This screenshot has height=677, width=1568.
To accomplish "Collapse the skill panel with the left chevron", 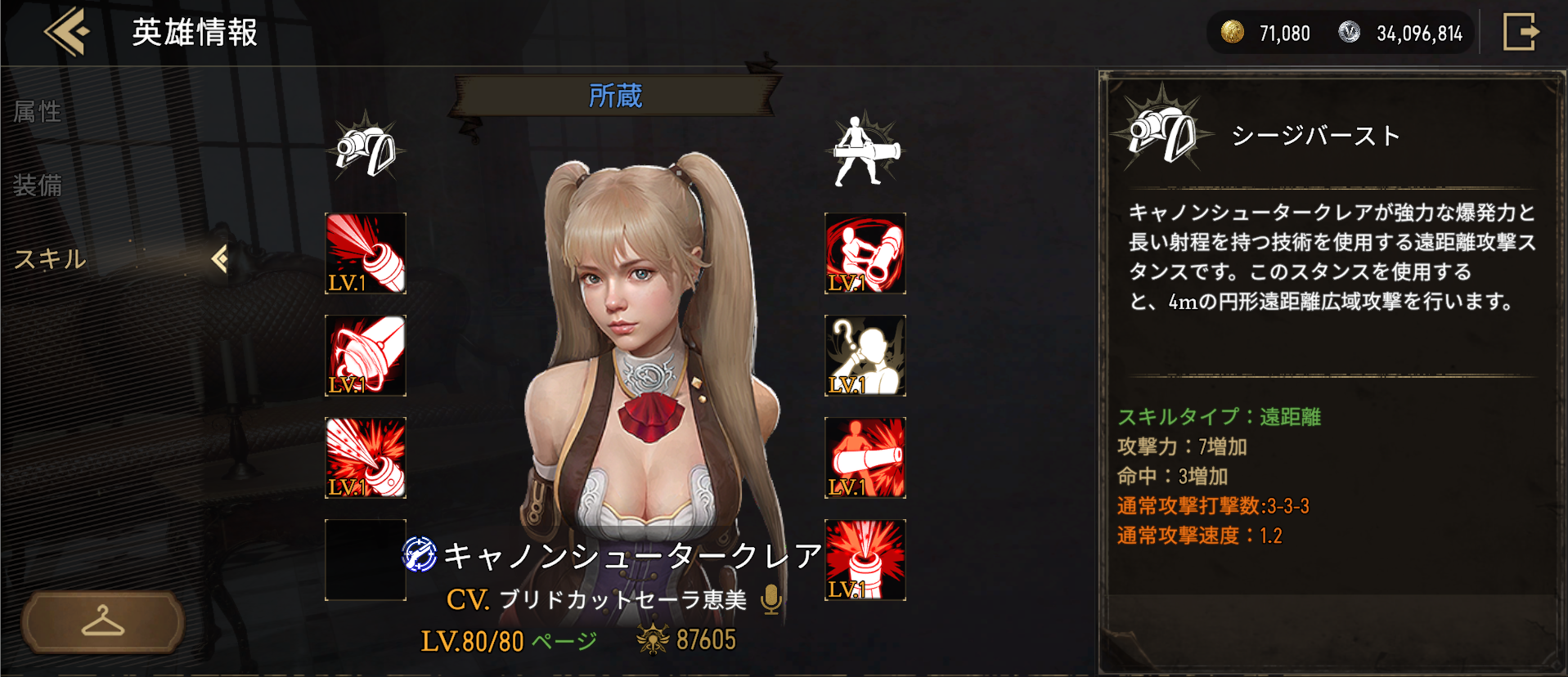I will (x=219, y=258).
